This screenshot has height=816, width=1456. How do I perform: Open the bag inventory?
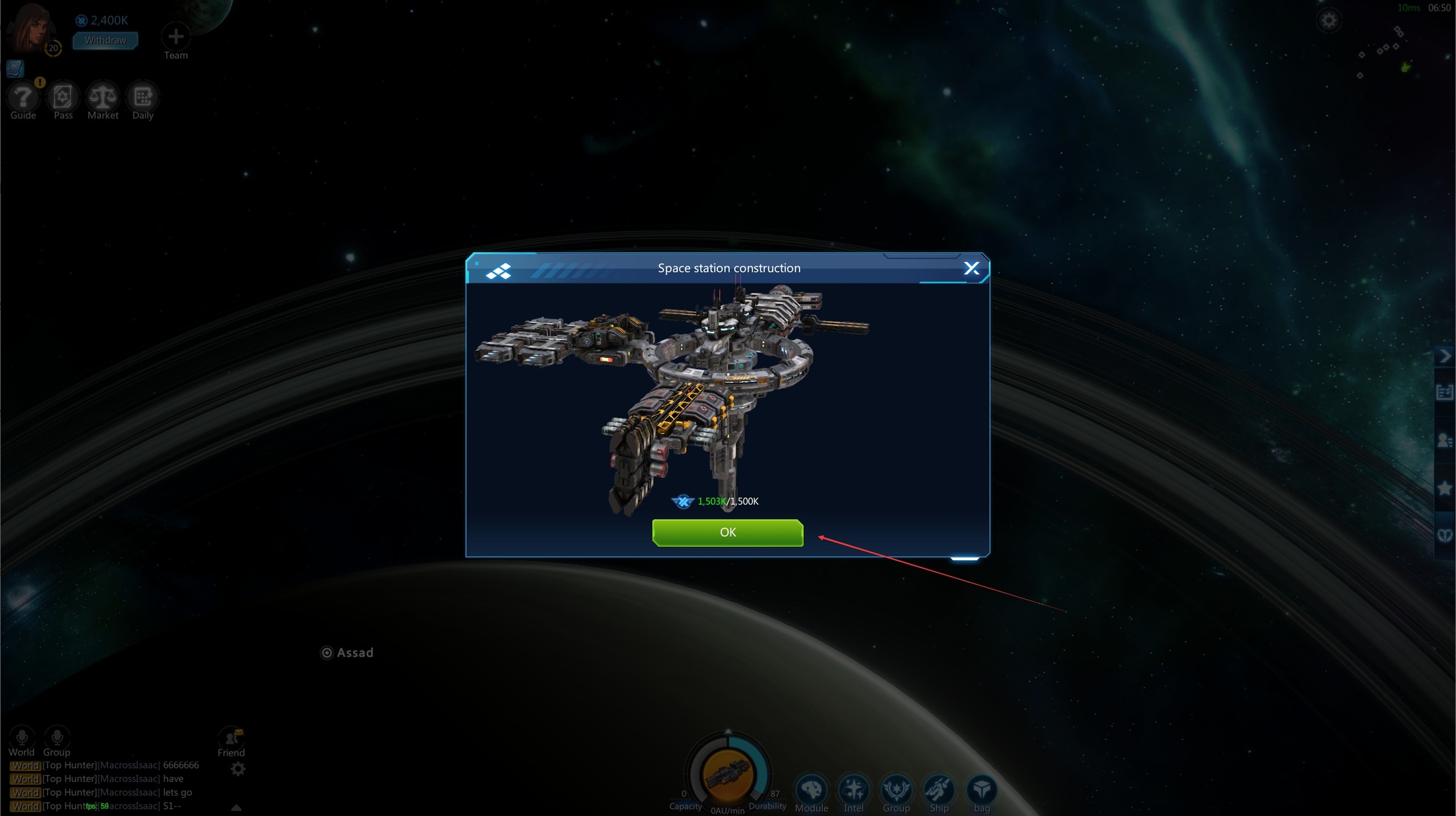click(x=981, y=789)
